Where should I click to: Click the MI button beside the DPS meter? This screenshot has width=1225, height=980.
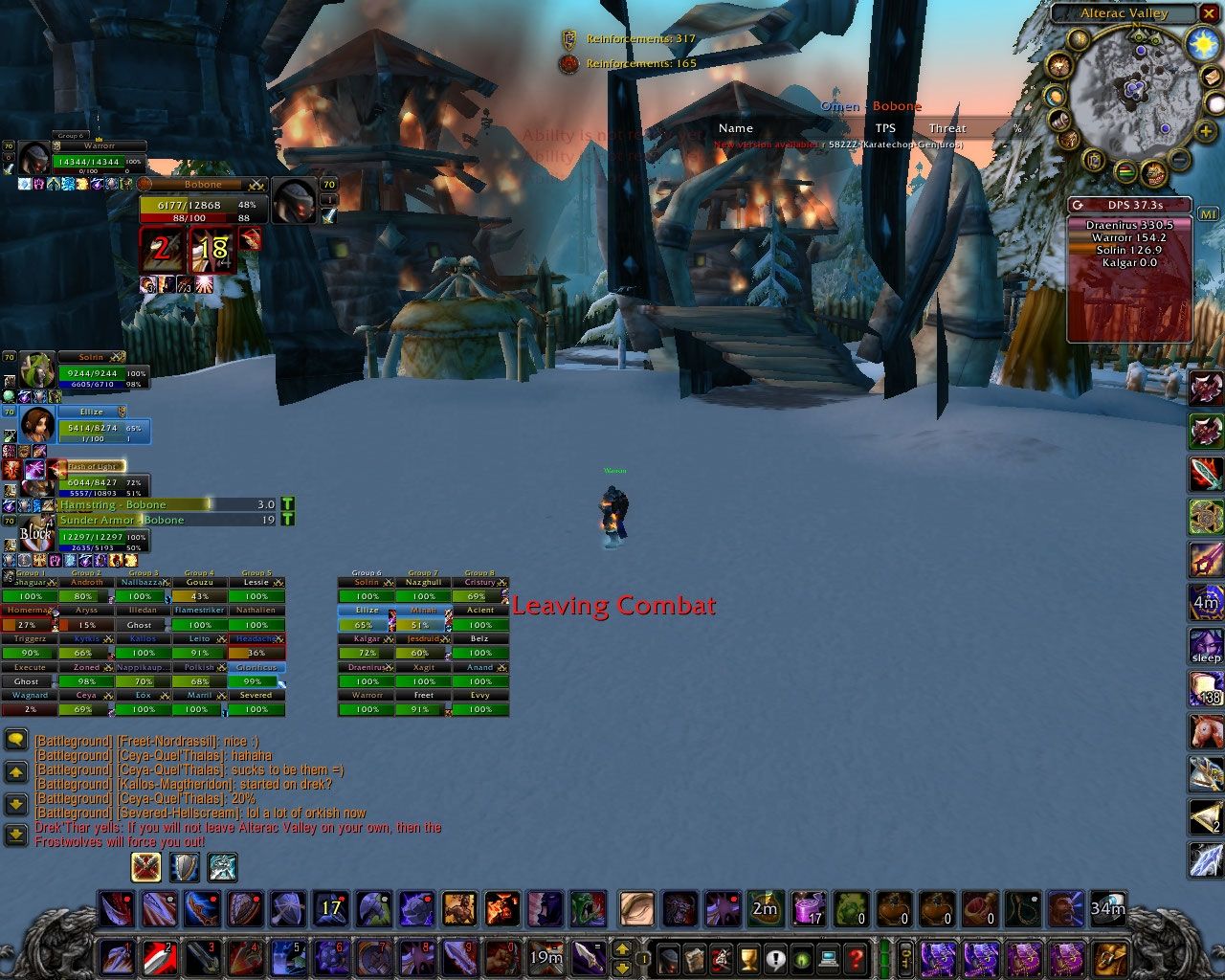coord(1208,214)
